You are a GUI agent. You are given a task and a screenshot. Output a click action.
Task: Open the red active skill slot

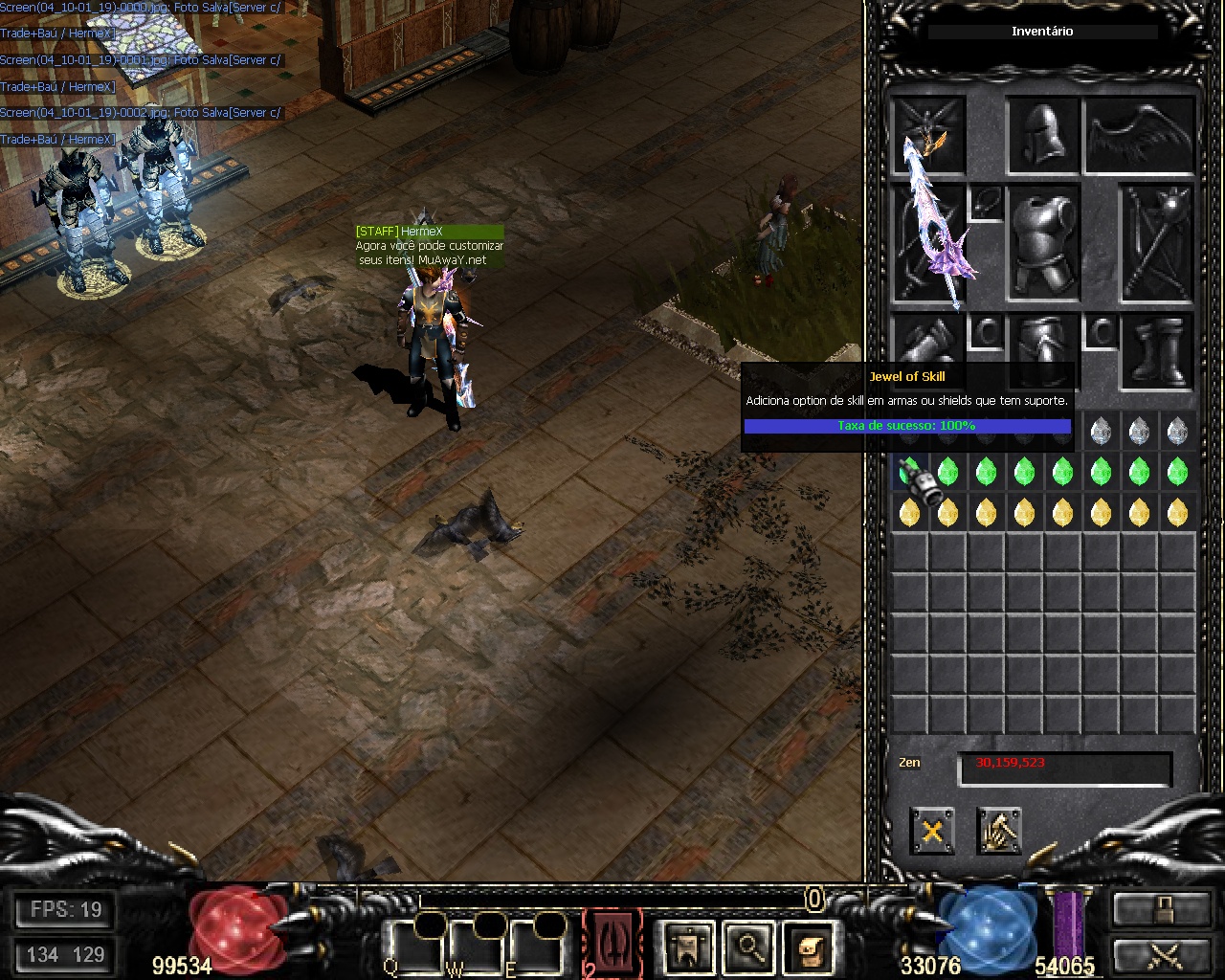tap(612, 941)
